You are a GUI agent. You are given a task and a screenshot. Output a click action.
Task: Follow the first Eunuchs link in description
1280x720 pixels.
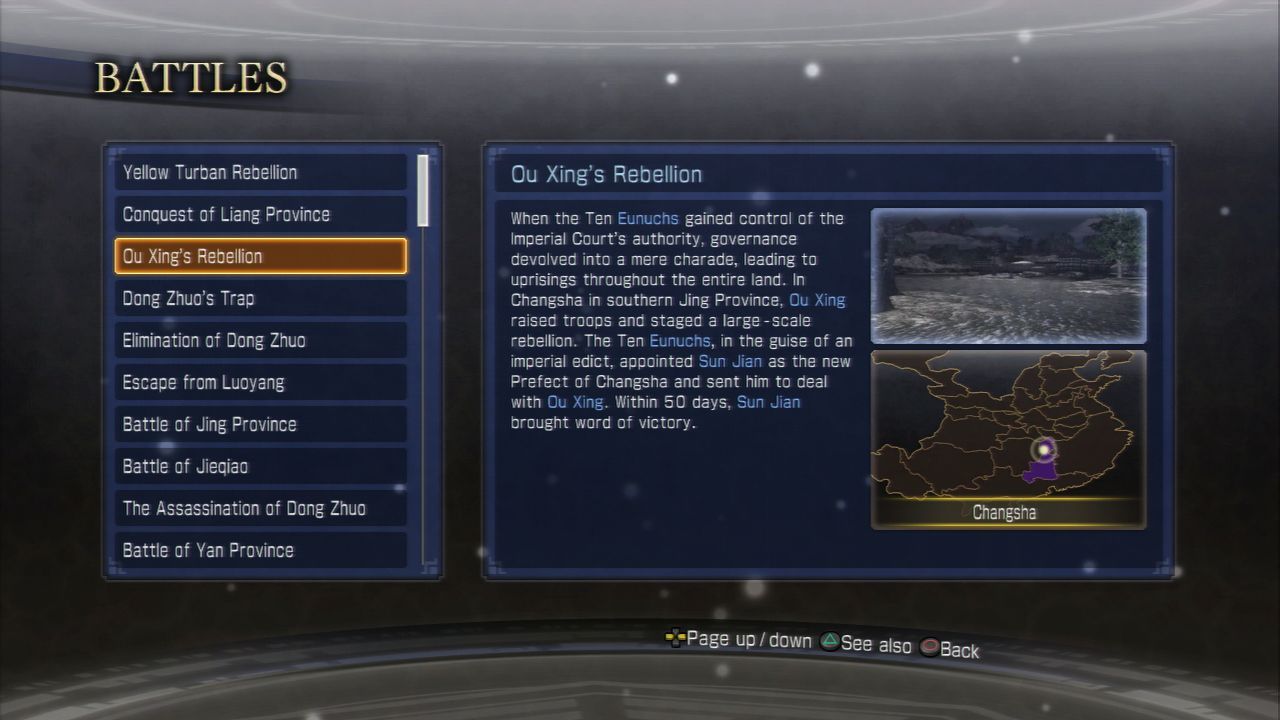pyautogui.click(x=648, y=218)
